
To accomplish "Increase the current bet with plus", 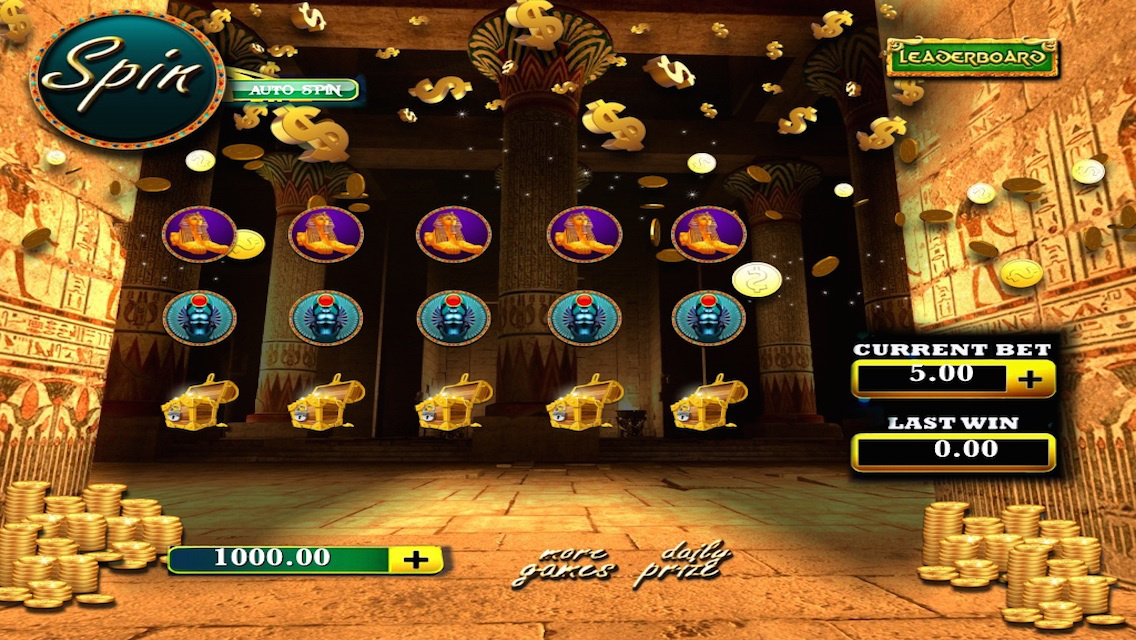I will point(1029,378).
